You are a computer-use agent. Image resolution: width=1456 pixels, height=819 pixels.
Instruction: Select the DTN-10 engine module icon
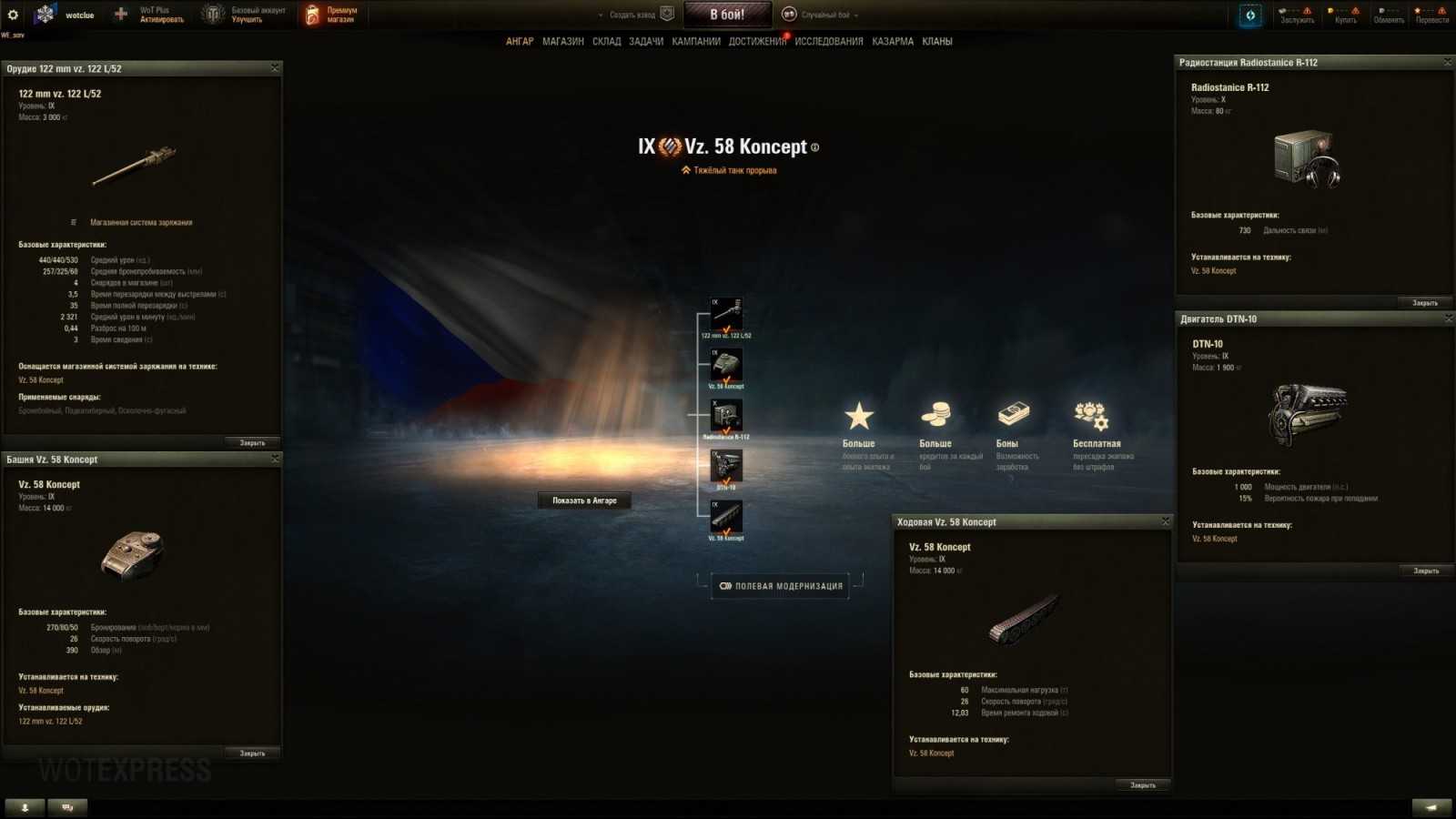coord(729,465)
